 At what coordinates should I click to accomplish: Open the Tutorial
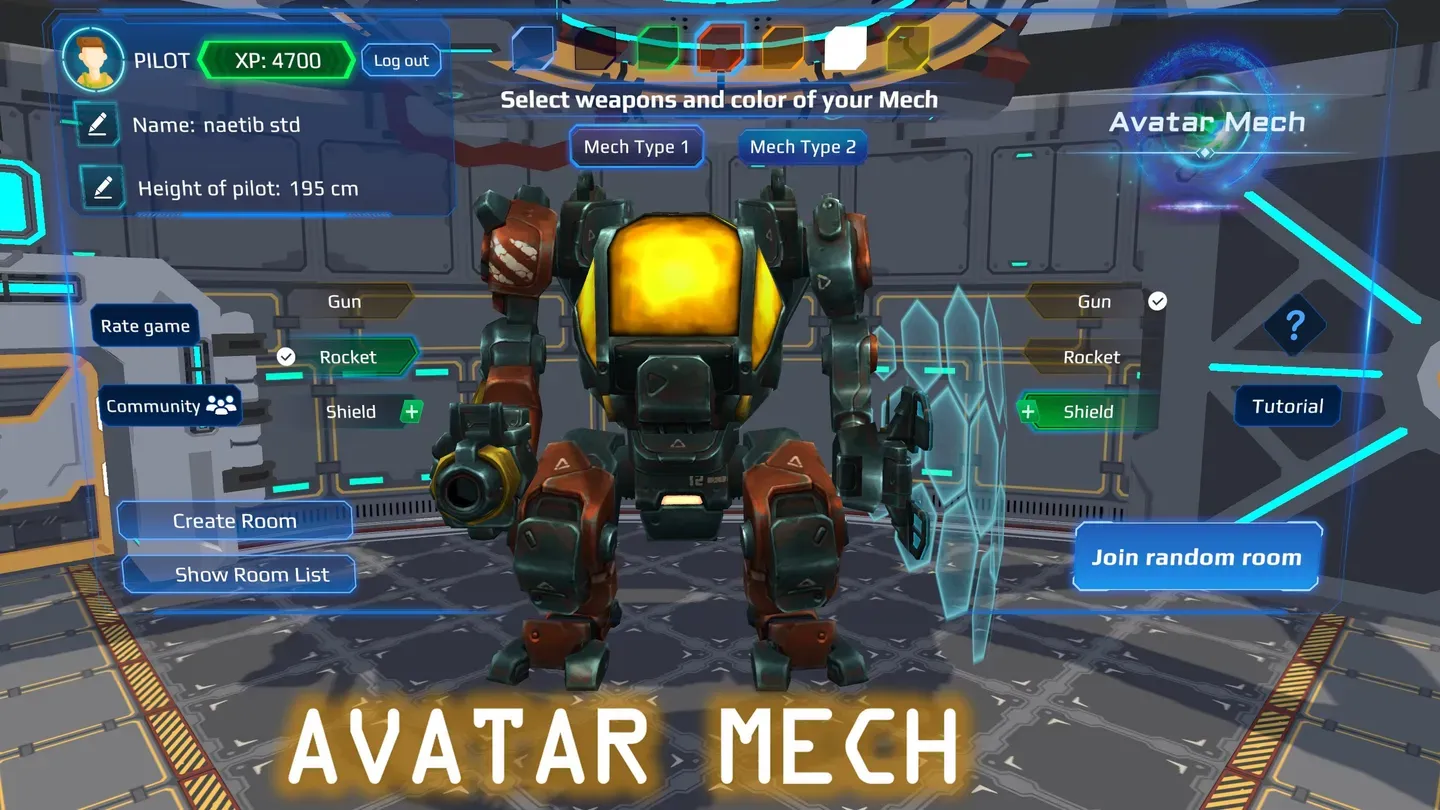point(1287,406)
